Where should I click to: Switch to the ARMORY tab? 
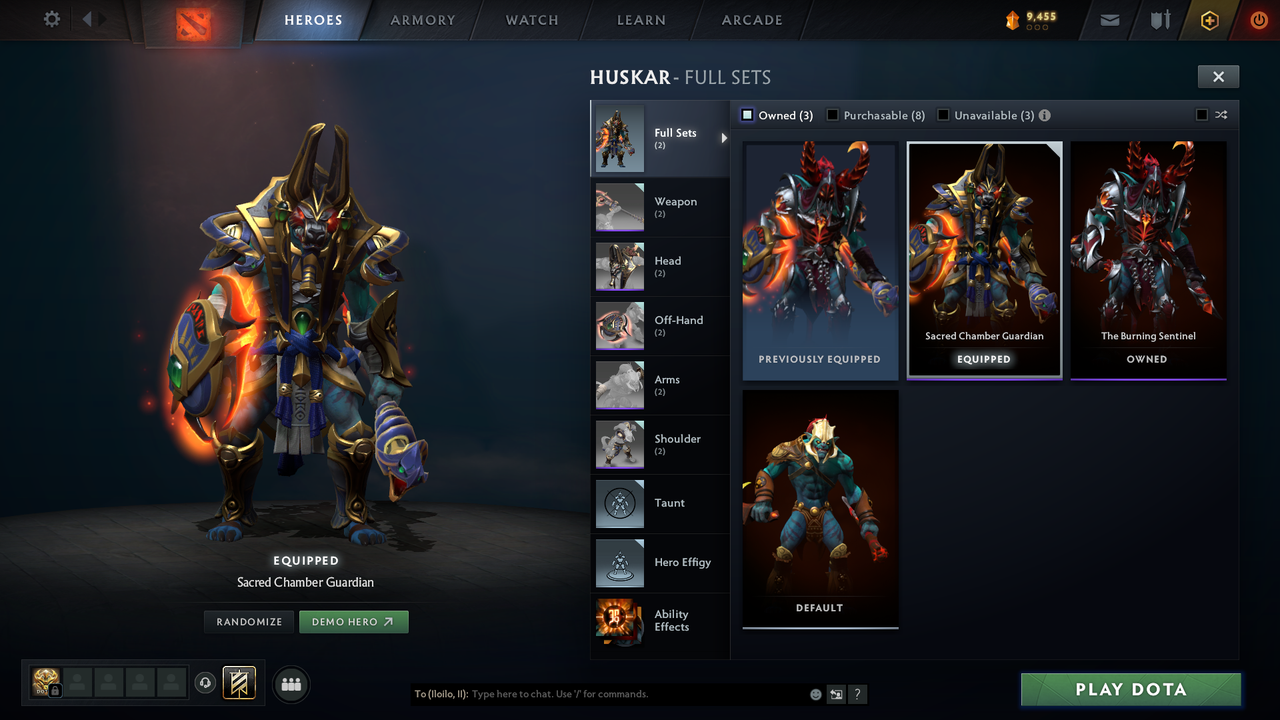pyautogui.click(x=421, y=20)
